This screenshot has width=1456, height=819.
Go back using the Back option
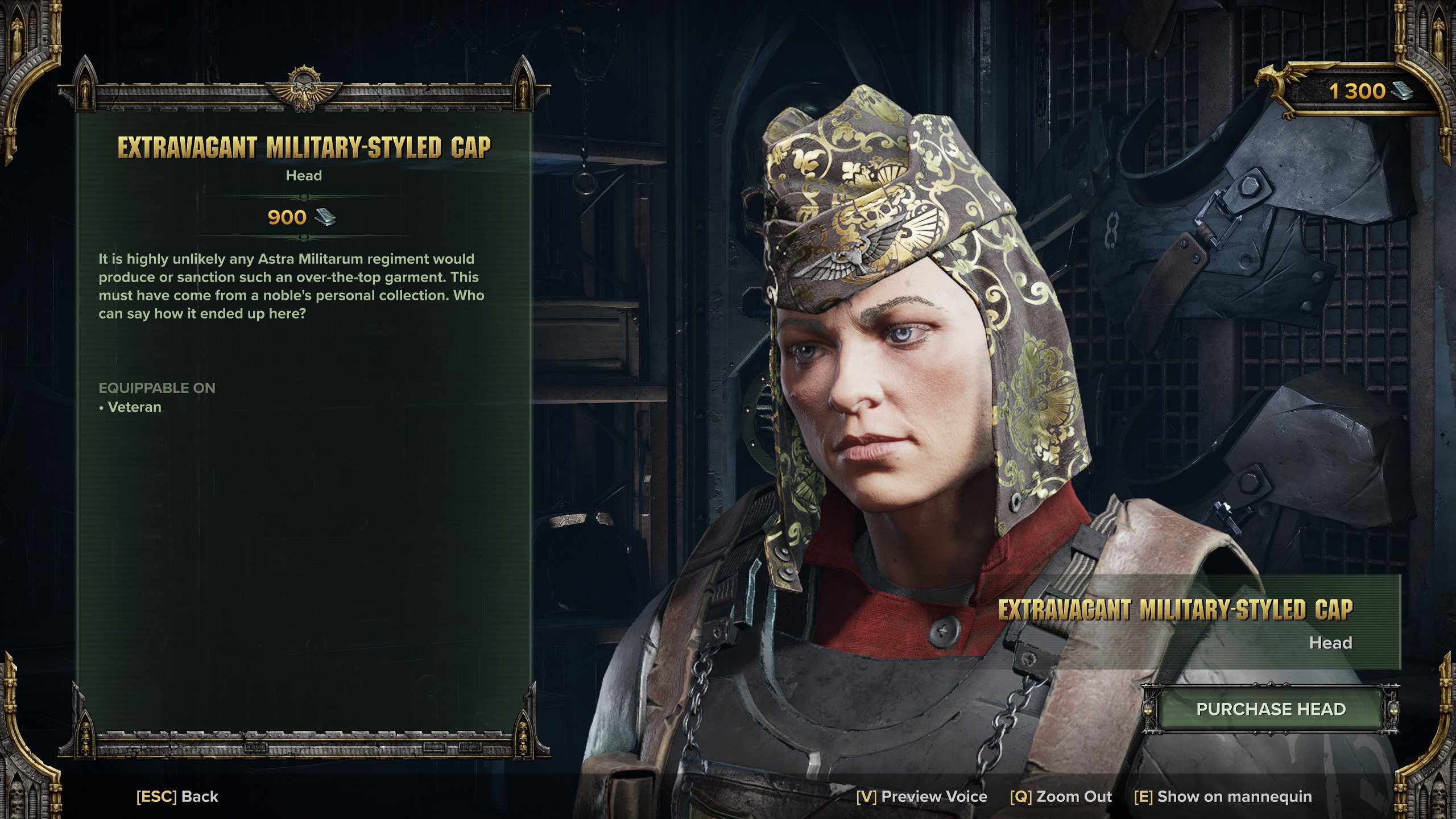pos(177,796)
